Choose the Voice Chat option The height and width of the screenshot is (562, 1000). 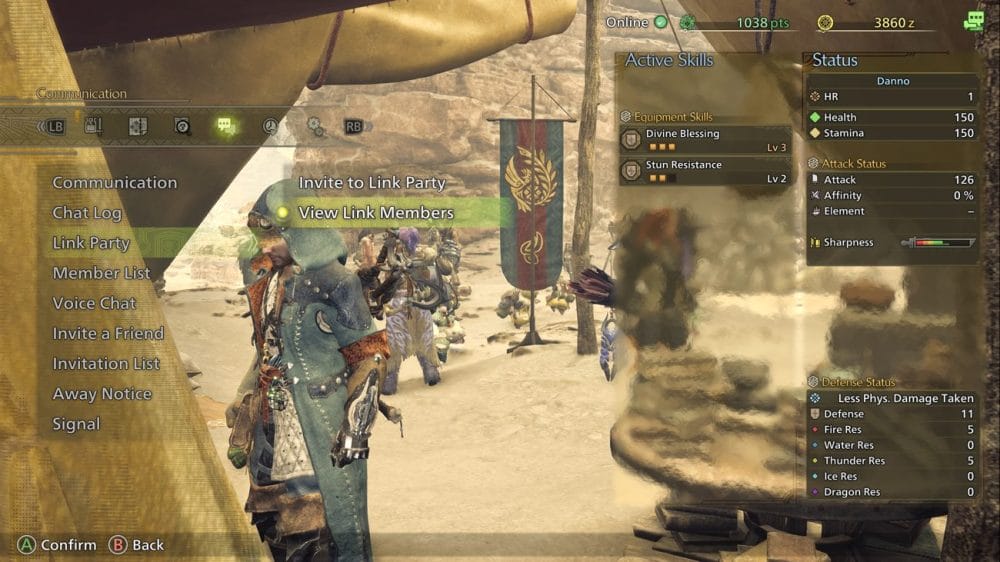(94, 303)
